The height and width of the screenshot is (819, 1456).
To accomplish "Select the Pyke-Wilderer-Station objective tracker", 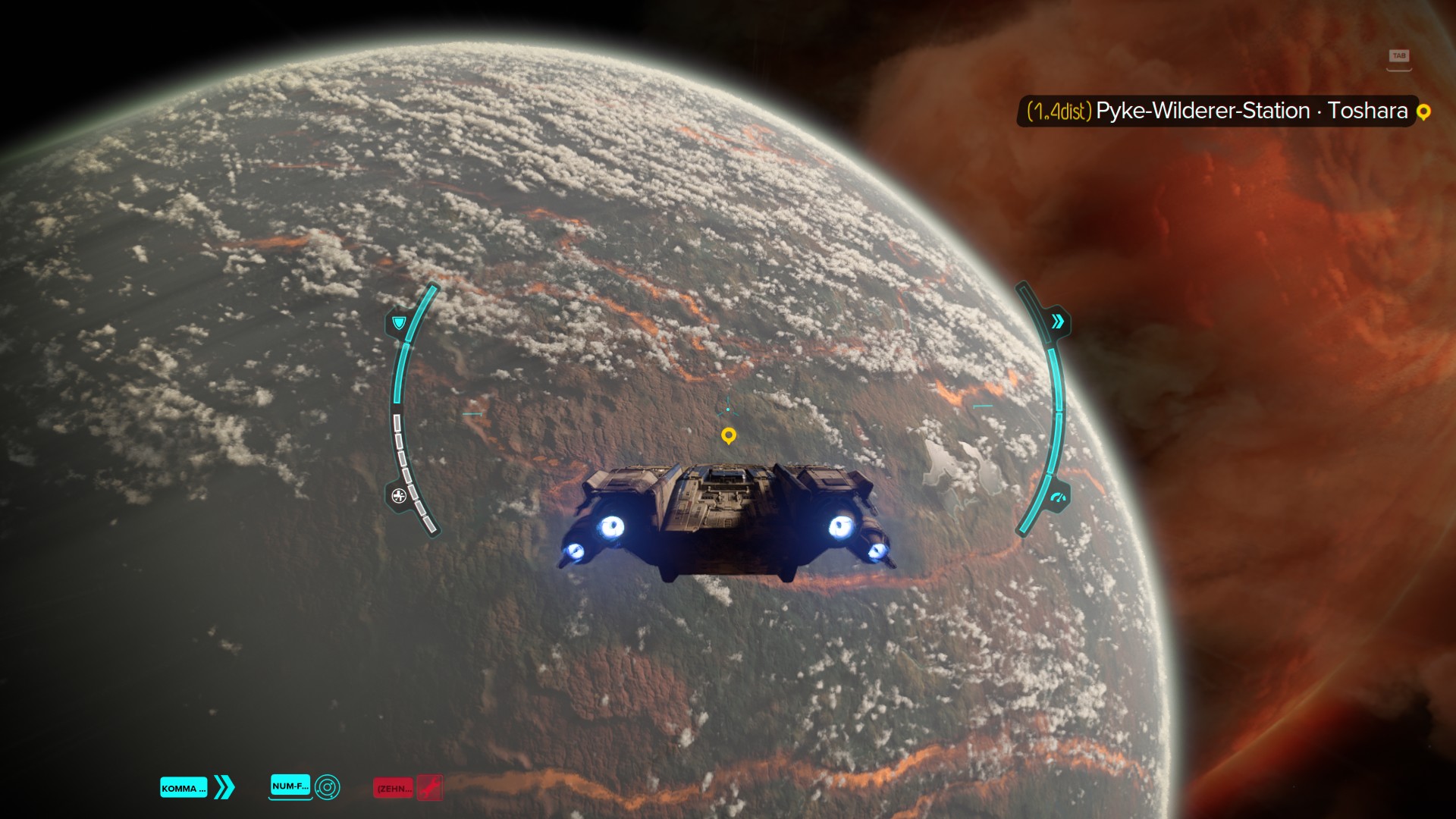I will [x=1216, y=111].
